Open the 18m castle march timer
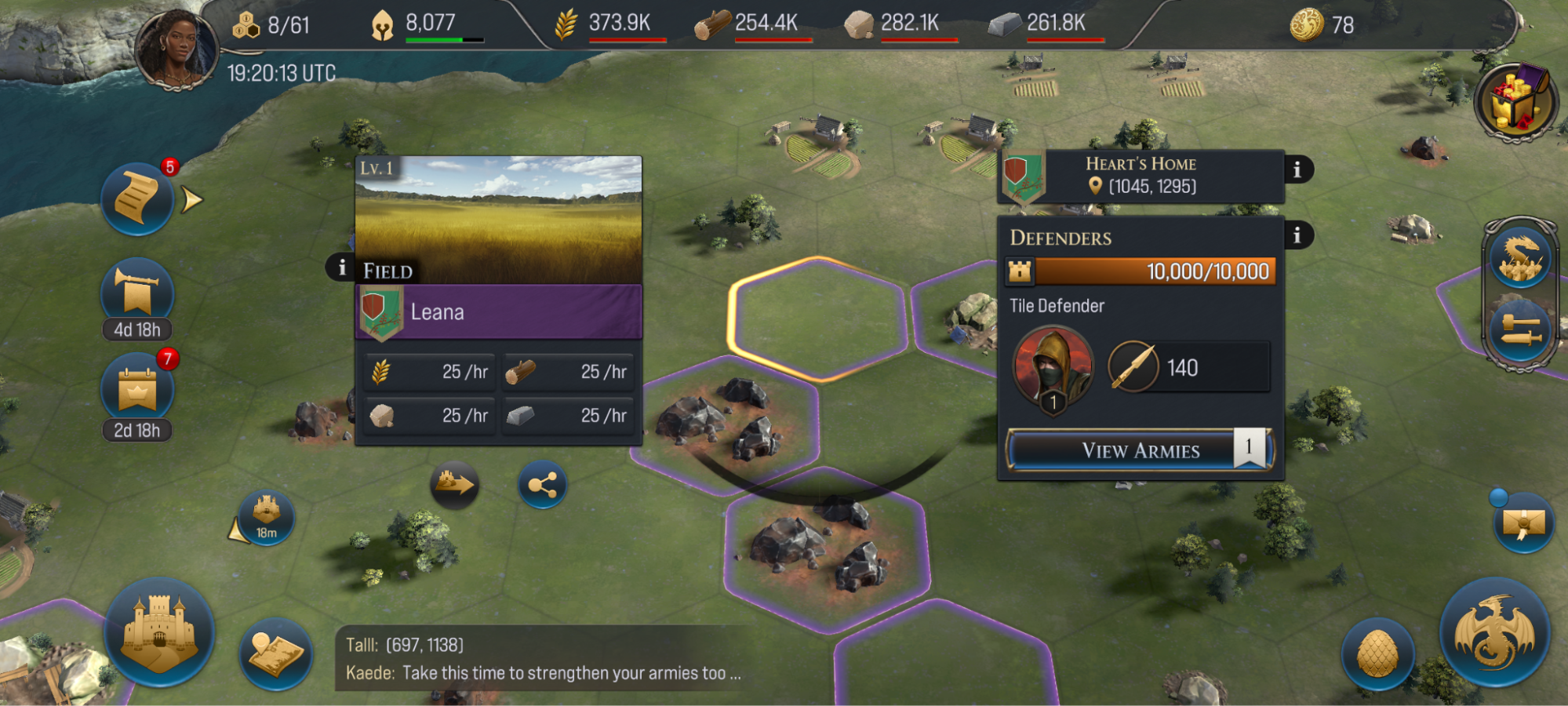Image resolution: width=1568 pixels, height=706 pixels. [266, 517]
